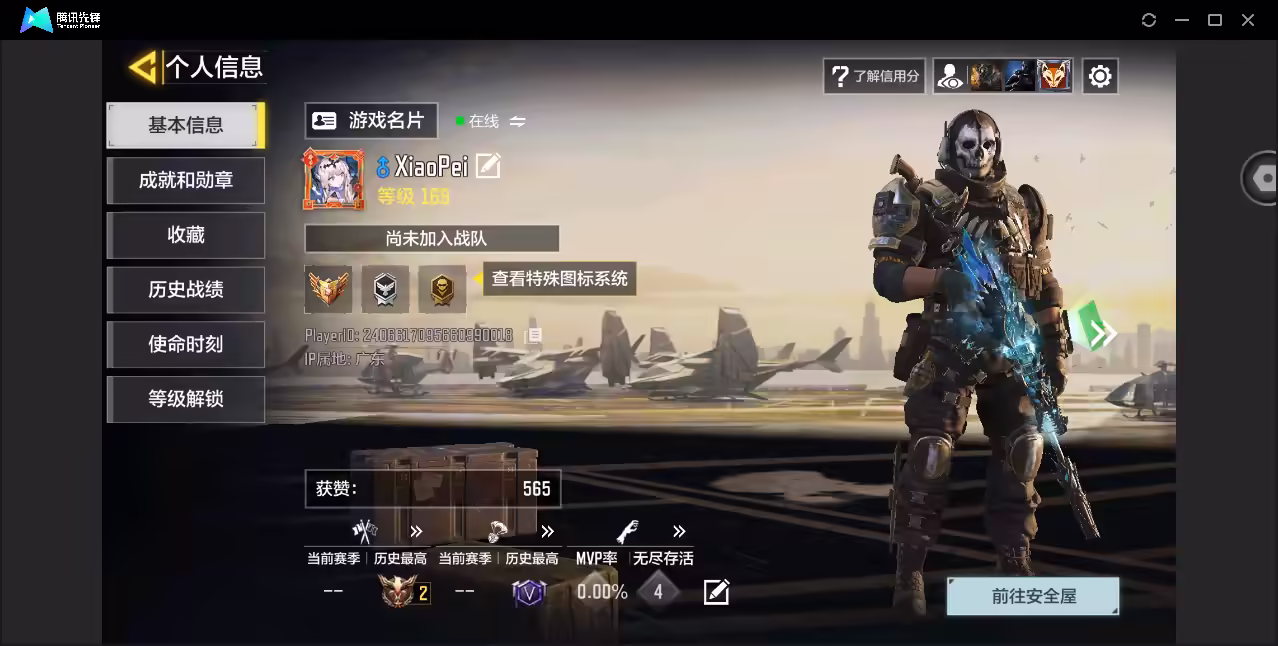
Task: Open the 收藏 tab
Action: [186, 235]
